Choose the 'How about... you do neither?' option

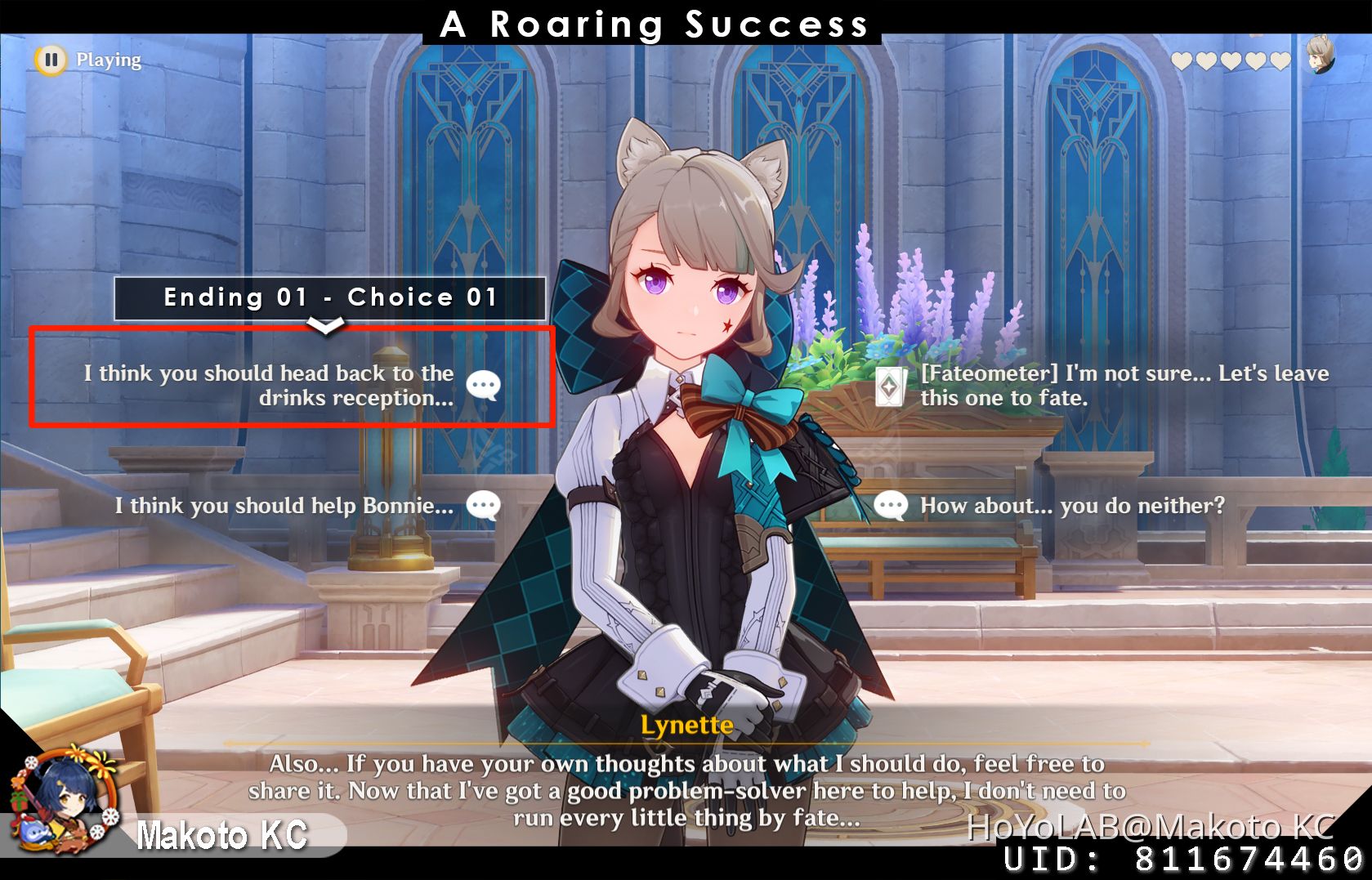pyautogui.click(x=1070, y=505)
